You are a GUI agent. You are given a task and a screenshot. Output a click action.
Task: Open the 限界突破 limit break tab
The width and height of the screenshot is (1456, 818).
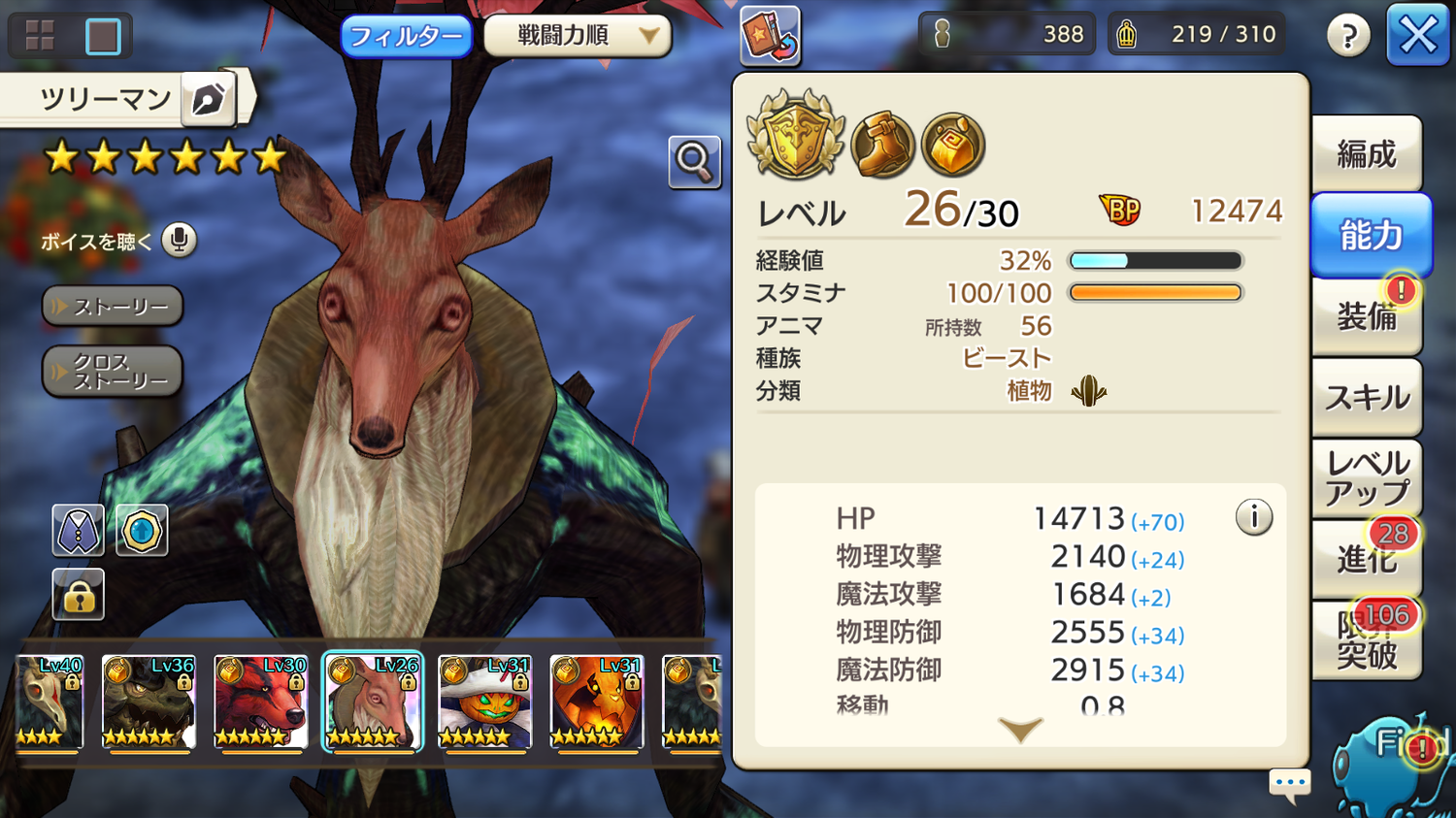pyautogui.click(x=1367, y=639)
